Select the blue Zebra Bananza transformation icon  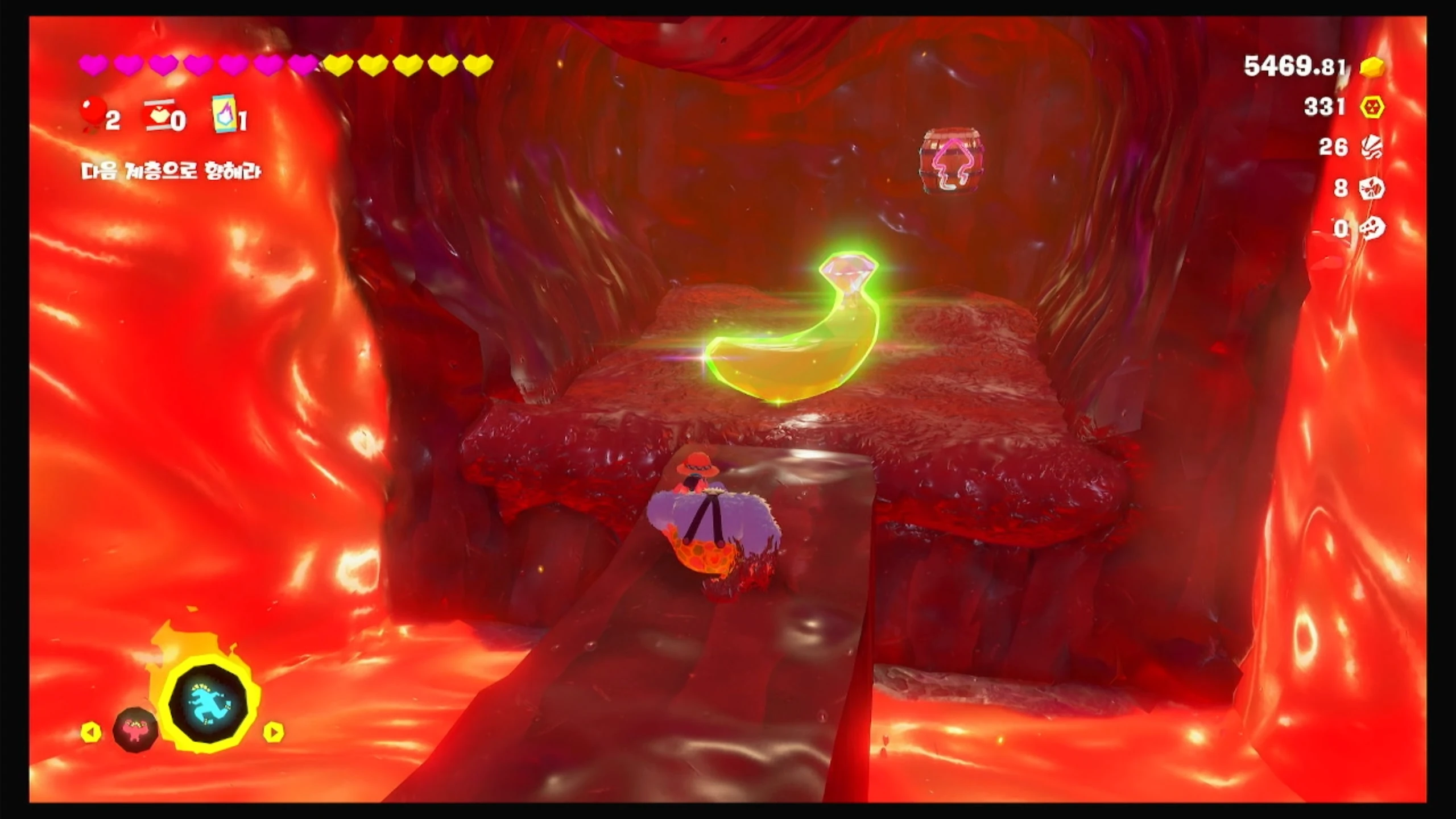pos(209,703)
